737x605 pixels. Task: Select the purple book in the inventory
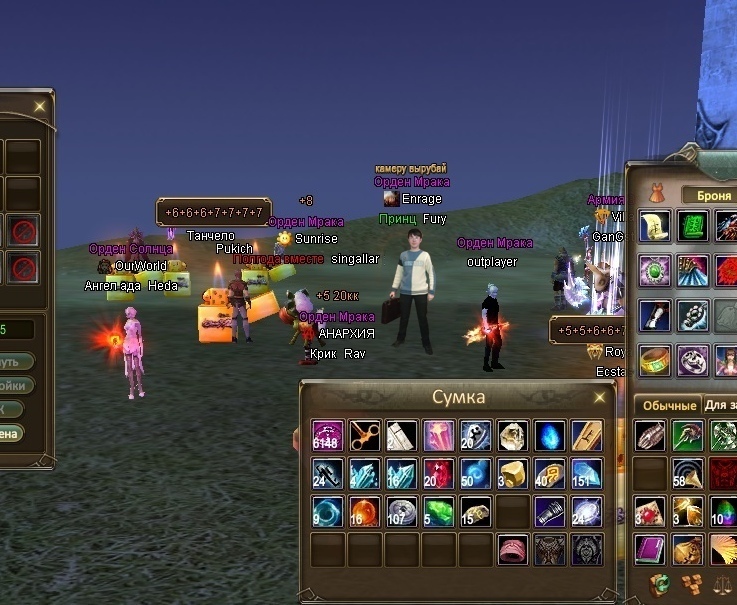650,549
